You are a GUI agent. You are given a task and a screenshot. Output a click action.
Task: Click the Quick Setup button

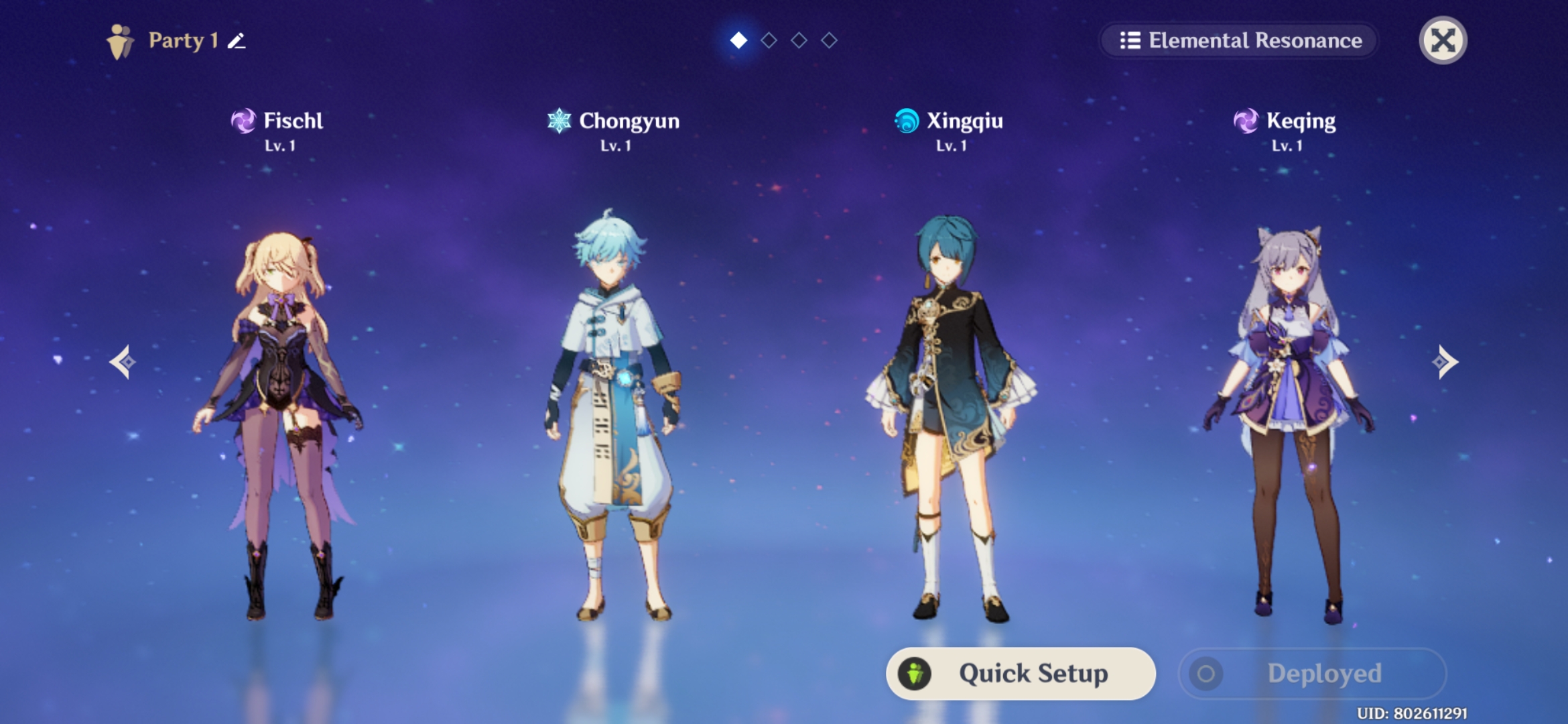[1021, 673]
